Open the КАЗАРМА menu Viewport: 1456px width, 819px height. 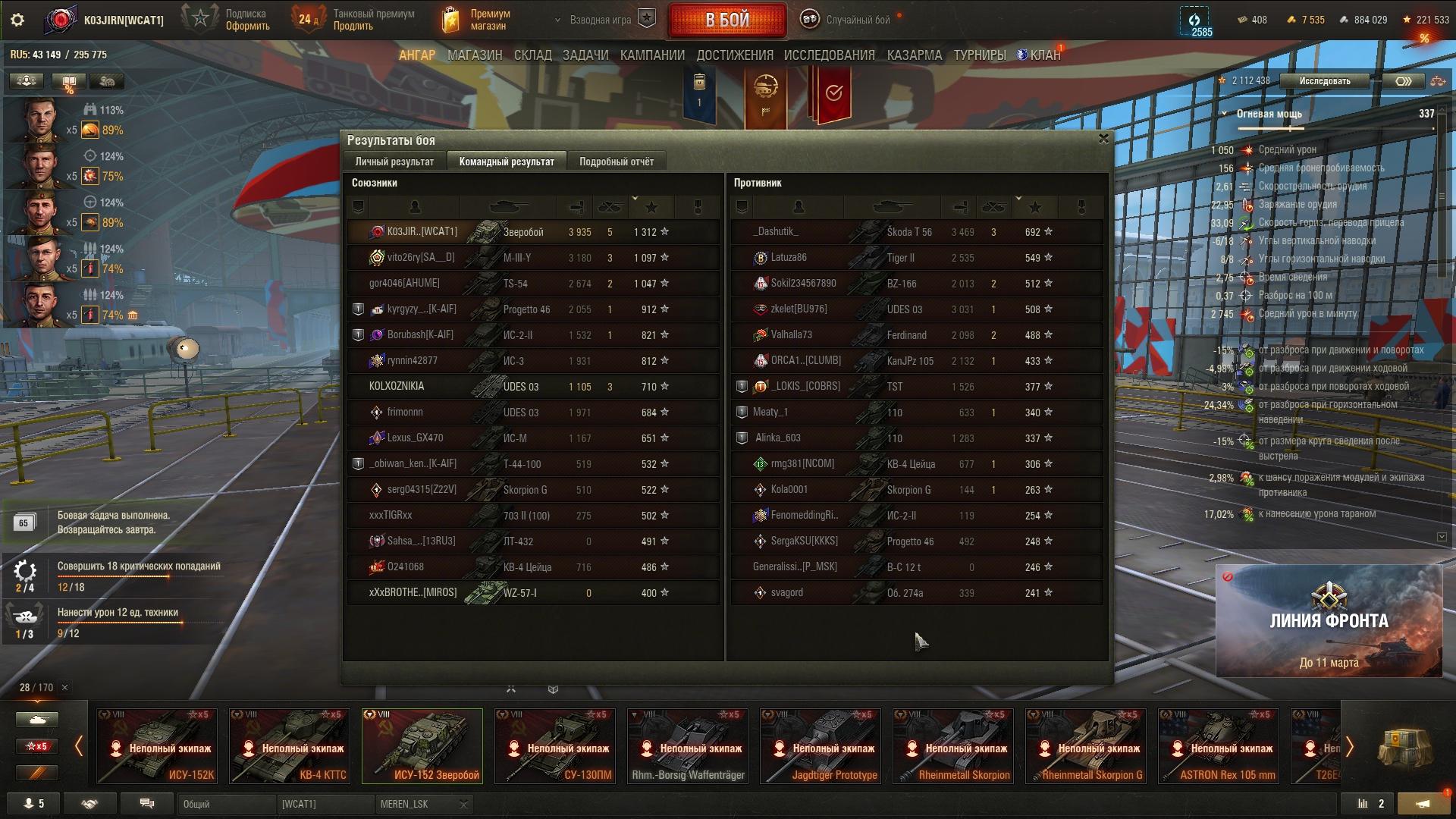click(914, 55)
